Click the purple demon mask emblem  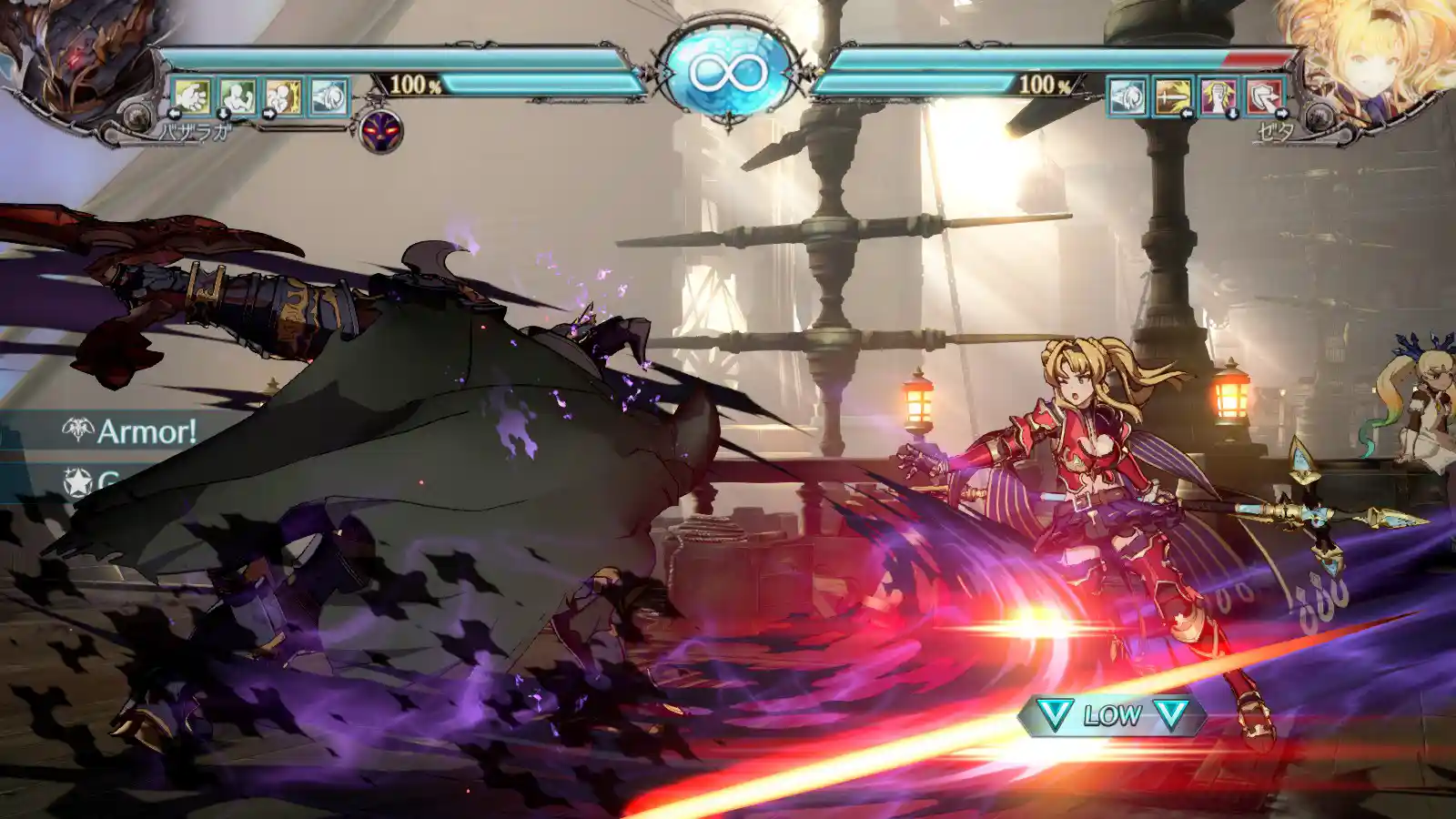point(380,132)
